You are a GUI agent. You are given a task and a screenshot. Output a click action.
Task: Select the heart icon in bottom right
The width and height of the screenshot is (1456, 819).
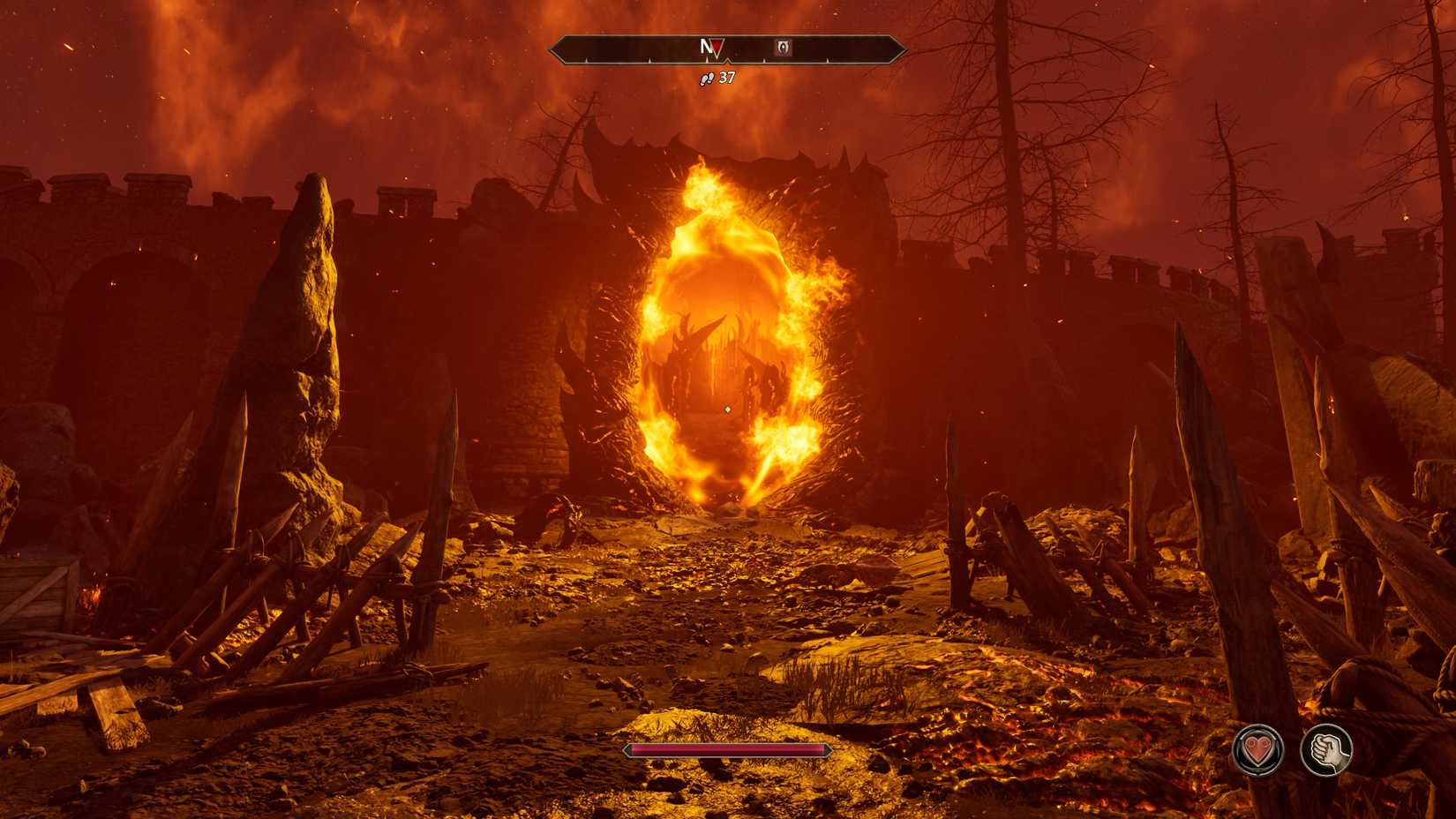1260,752
